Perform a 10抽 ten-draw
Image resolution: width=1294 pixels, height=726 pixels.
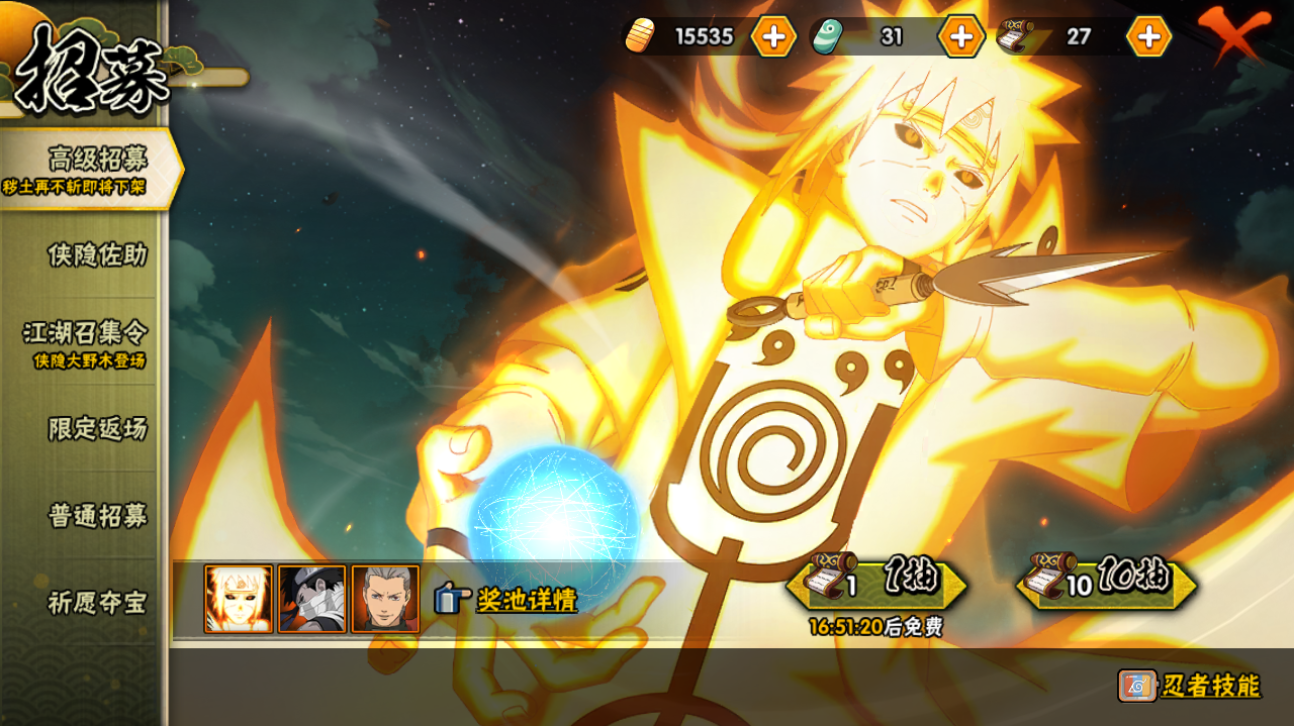(1106, 582)
